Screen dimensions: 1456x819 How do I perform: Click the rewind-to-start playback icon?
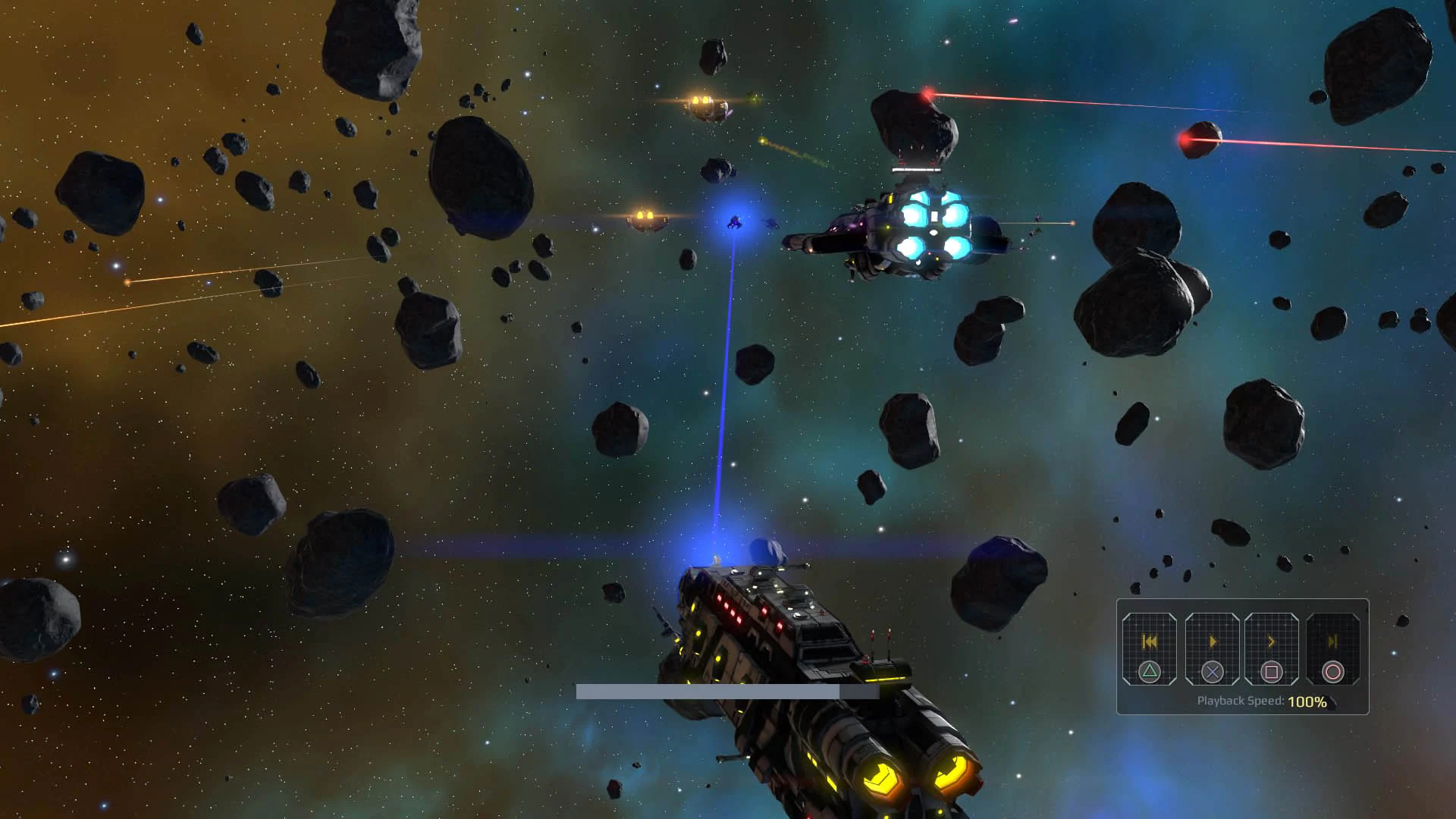click(1150, 642)
